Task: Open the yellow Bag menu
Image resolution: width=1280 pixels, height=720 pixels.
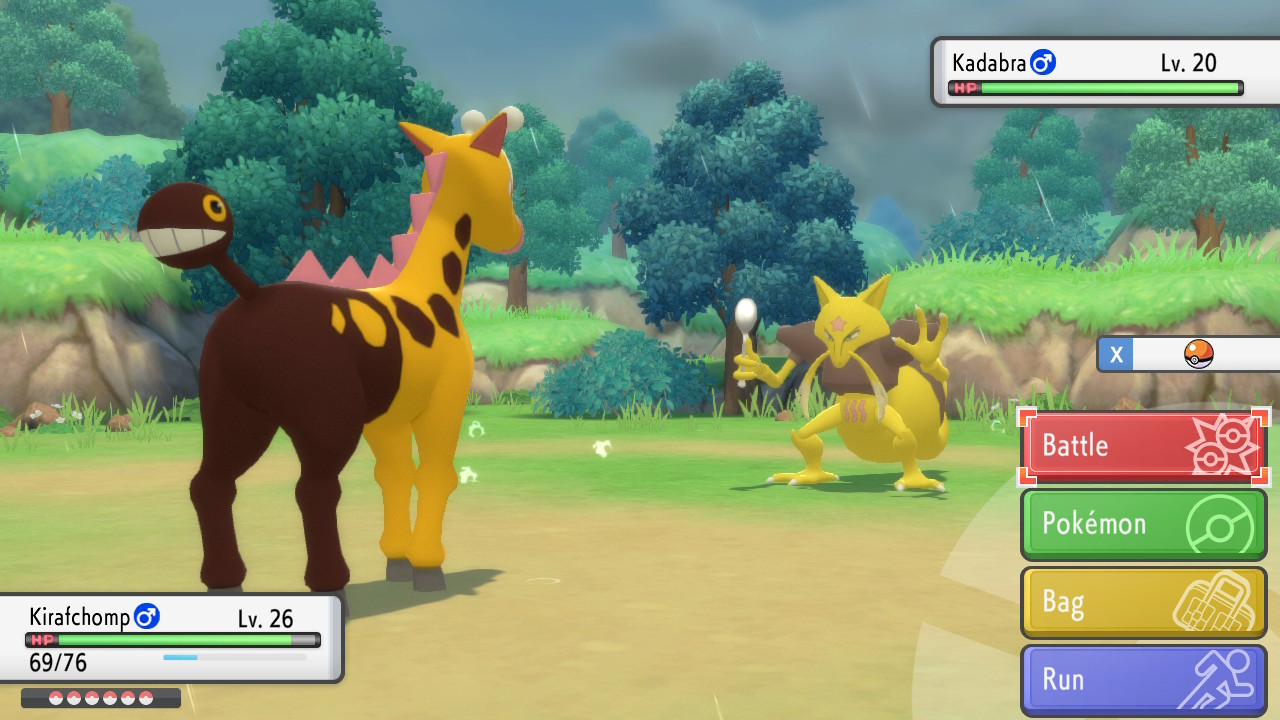Action: 1144,602
